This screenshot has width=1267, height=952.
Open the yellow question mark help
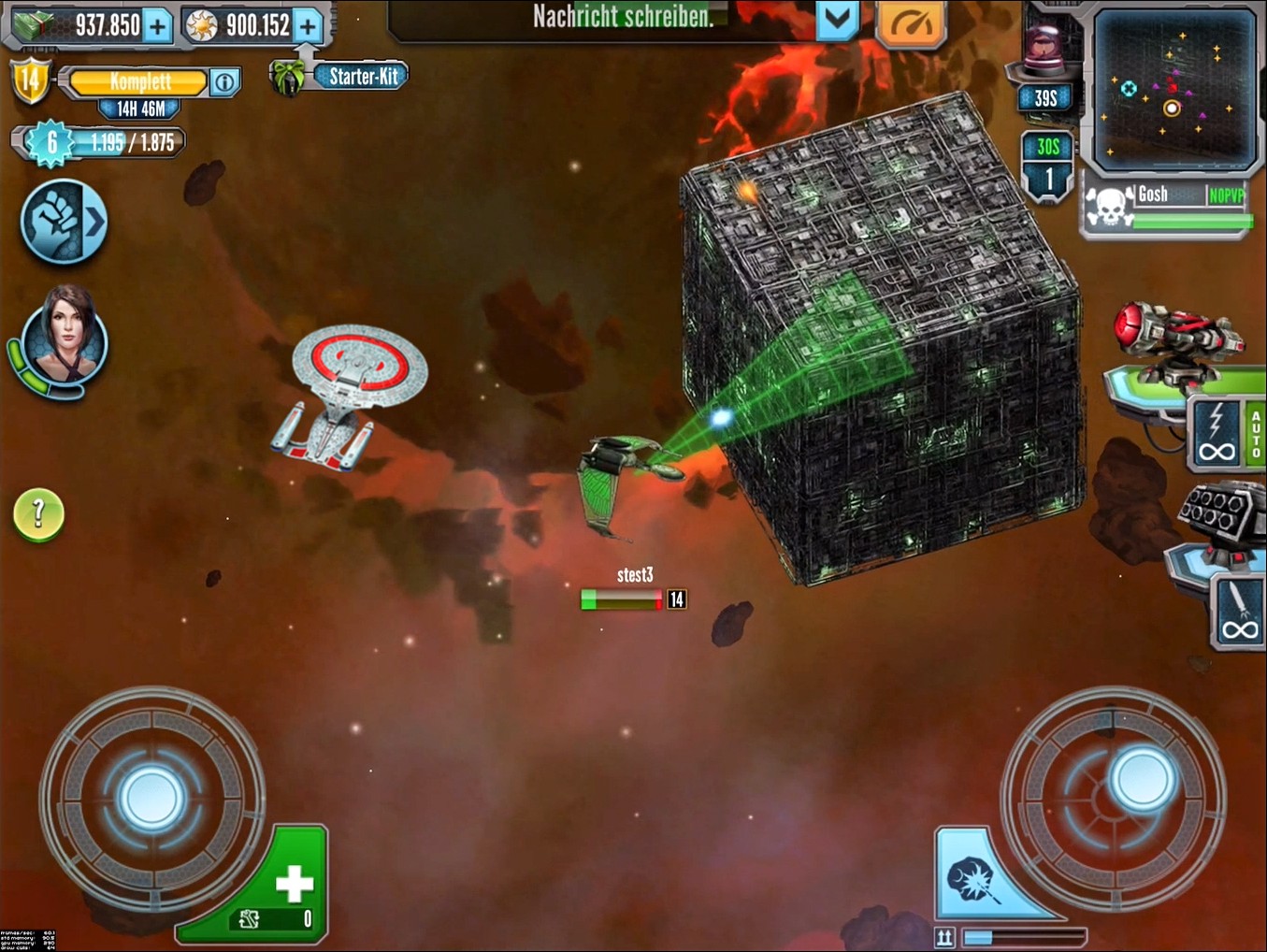tap(38, 513)
